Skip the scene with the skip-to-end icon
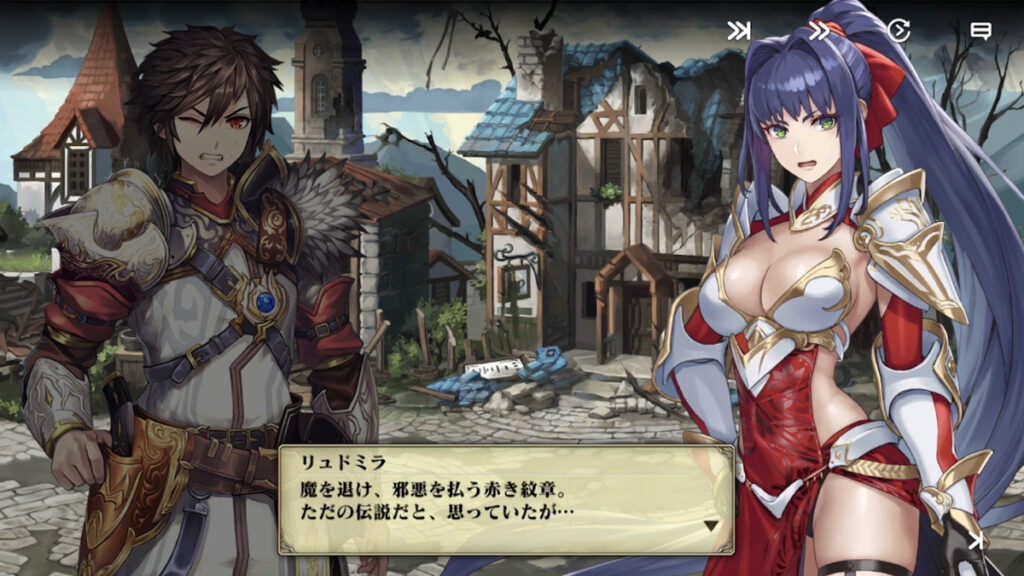1024x576 pixels. tap(739, 31)
